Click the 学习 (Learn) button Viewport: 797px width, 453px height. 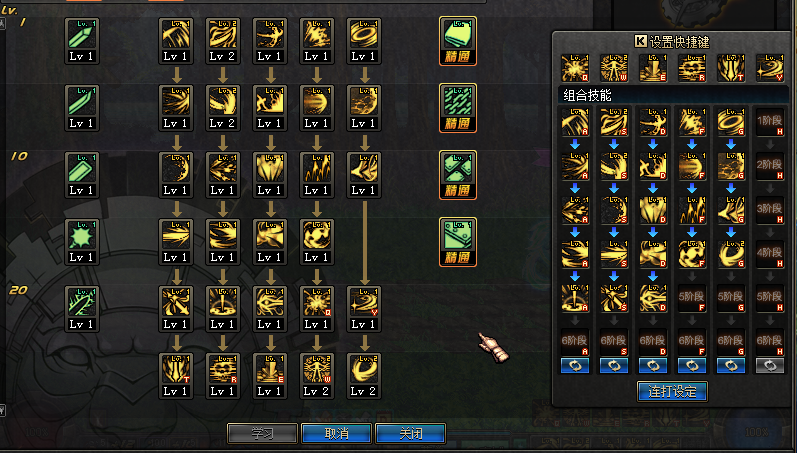[x=262, y=433]
